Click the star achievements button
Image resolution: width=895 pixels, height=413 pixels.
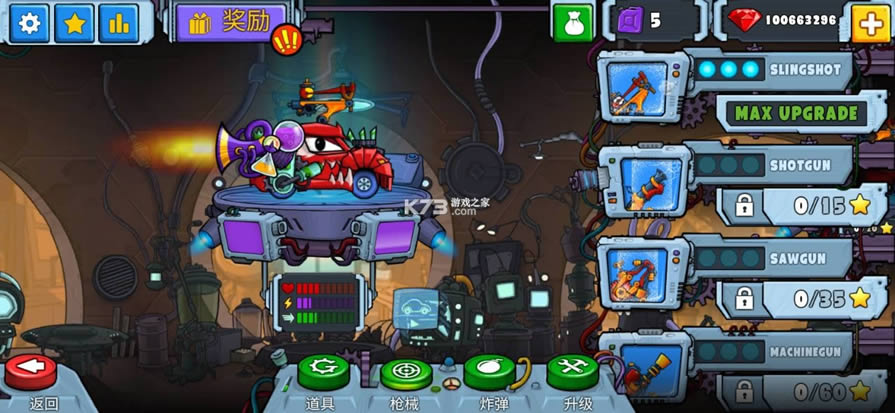click(x=74, y=22)
